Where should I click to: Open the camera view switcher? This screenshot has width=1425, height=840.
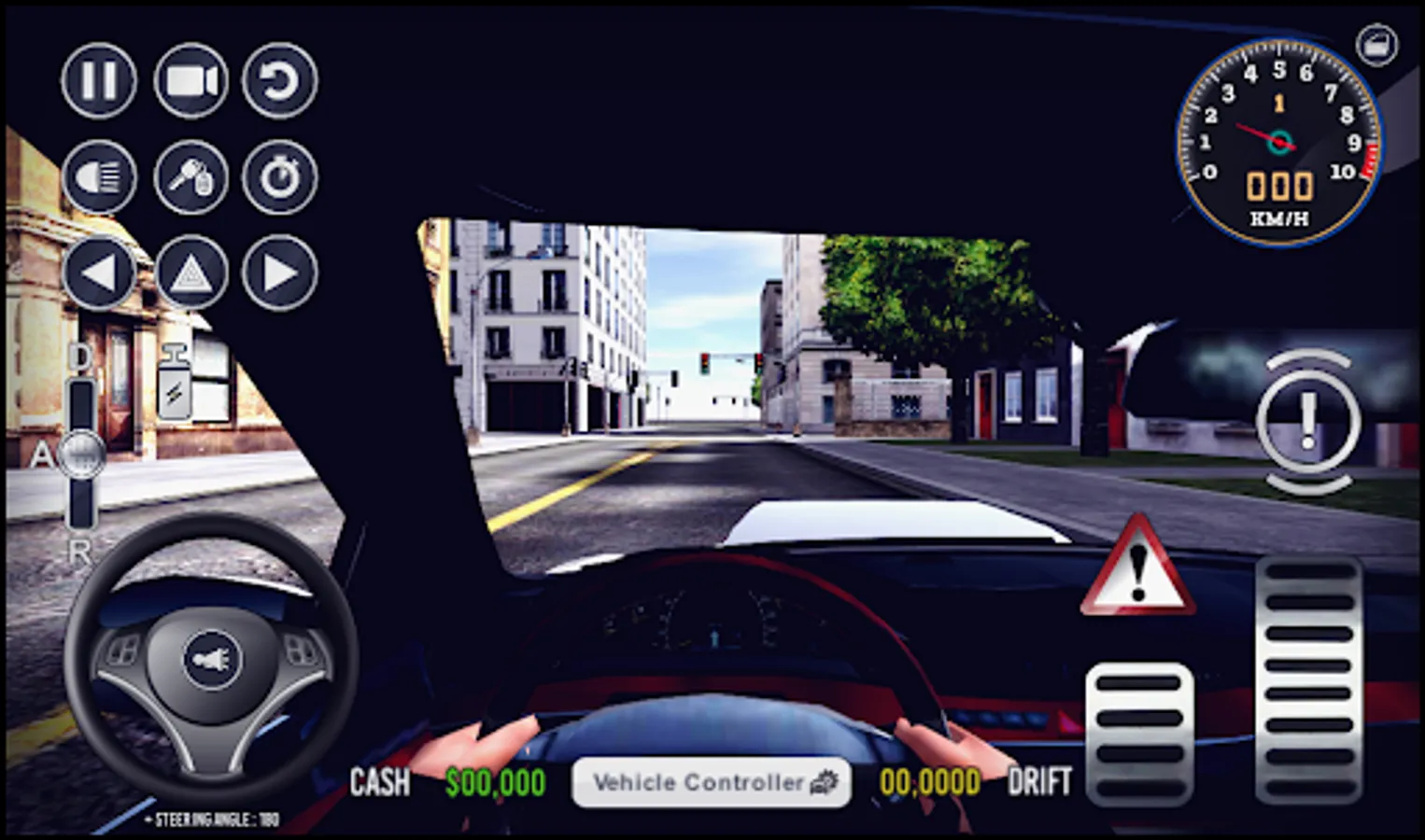189,81
